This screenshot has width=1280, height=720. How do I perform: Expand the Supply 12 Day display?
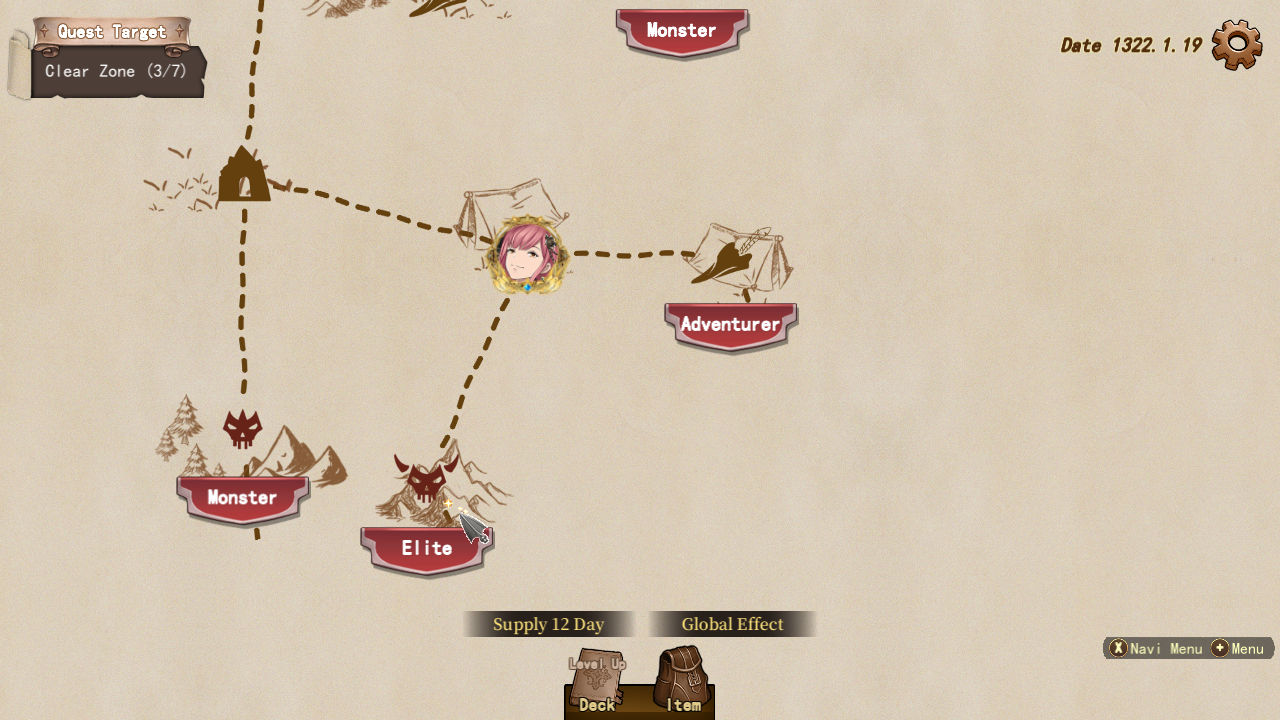tap(548, 623)
